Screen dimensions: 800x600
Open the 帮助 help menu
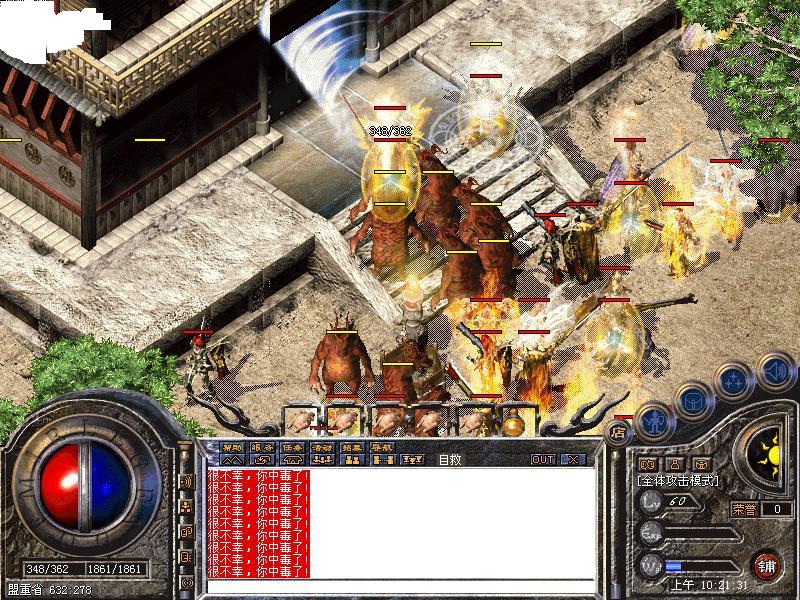tap(232, 447)
